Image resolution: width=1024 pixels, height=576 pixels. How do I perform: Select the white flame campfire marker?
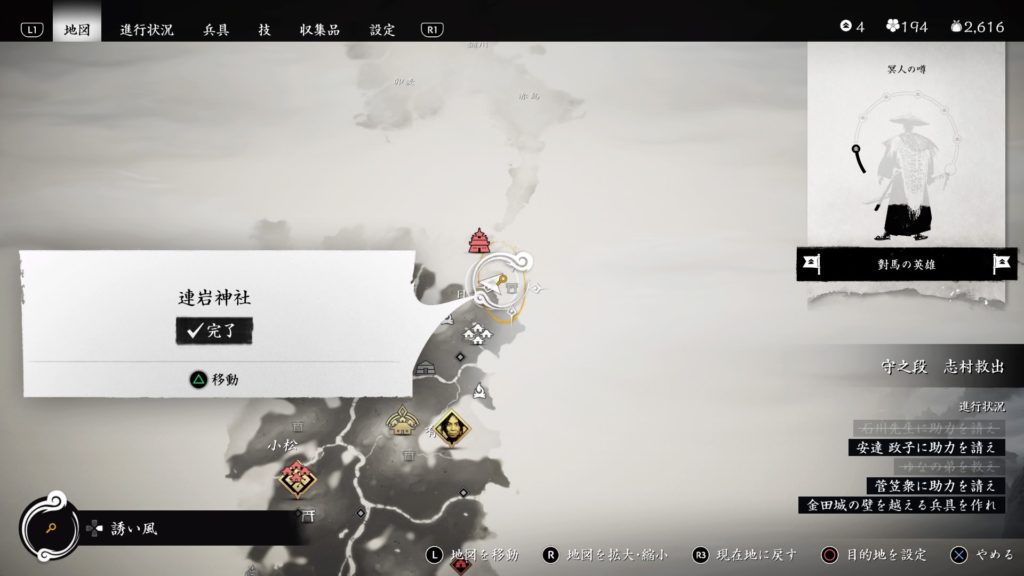481,393
